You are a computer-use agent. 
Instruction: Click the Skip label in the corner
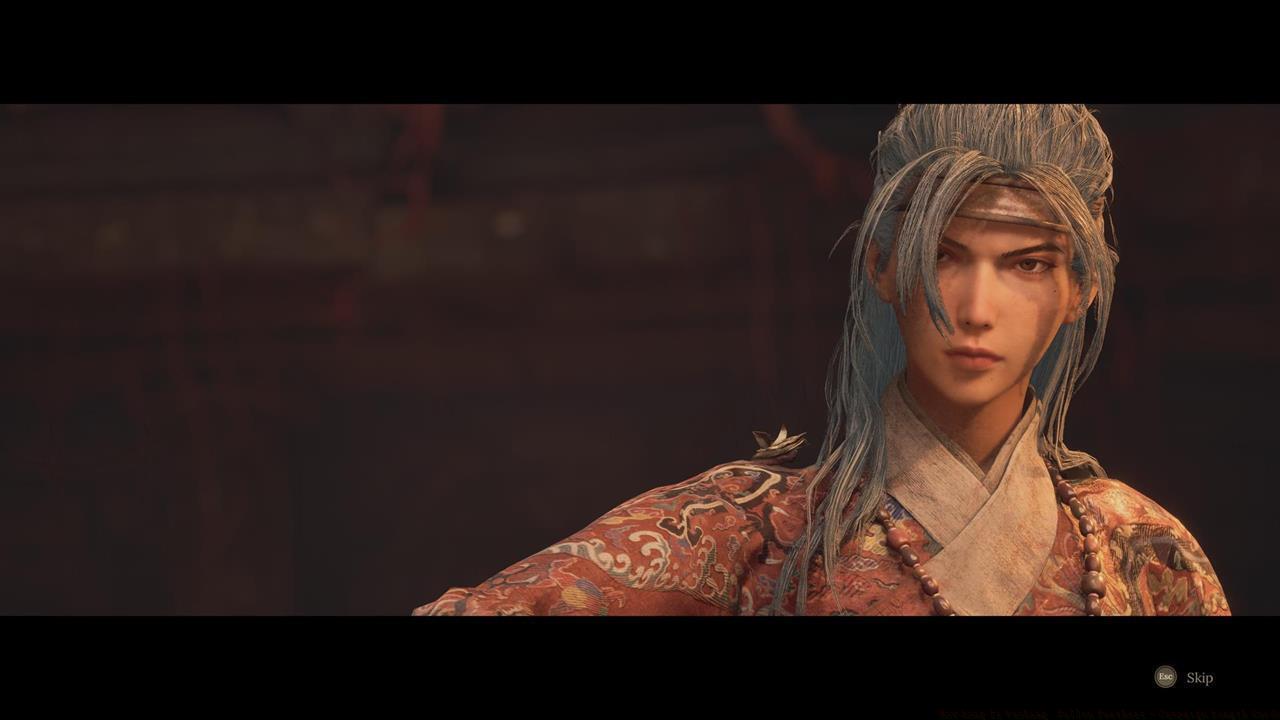pyautogui.click(x=1199, y=678)
